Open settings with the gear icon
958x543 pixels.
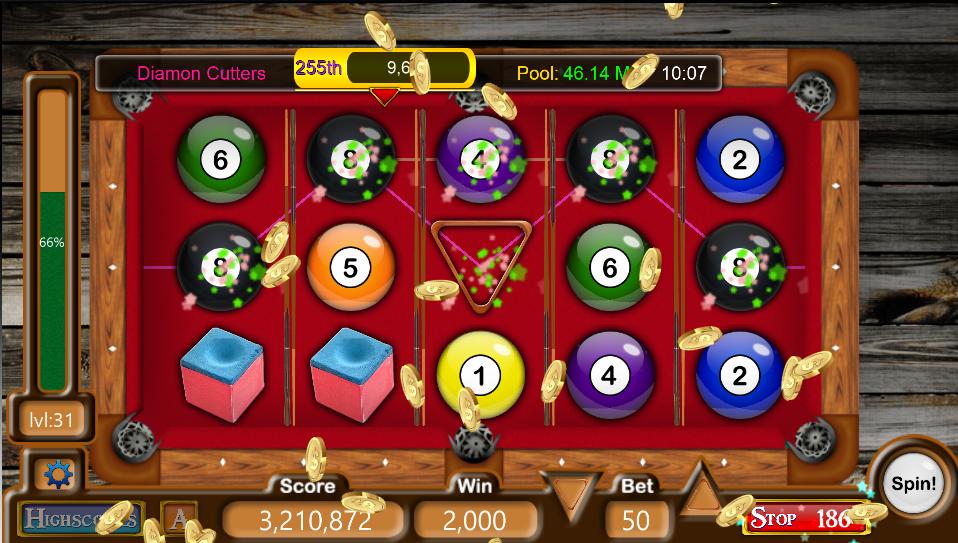58,474
